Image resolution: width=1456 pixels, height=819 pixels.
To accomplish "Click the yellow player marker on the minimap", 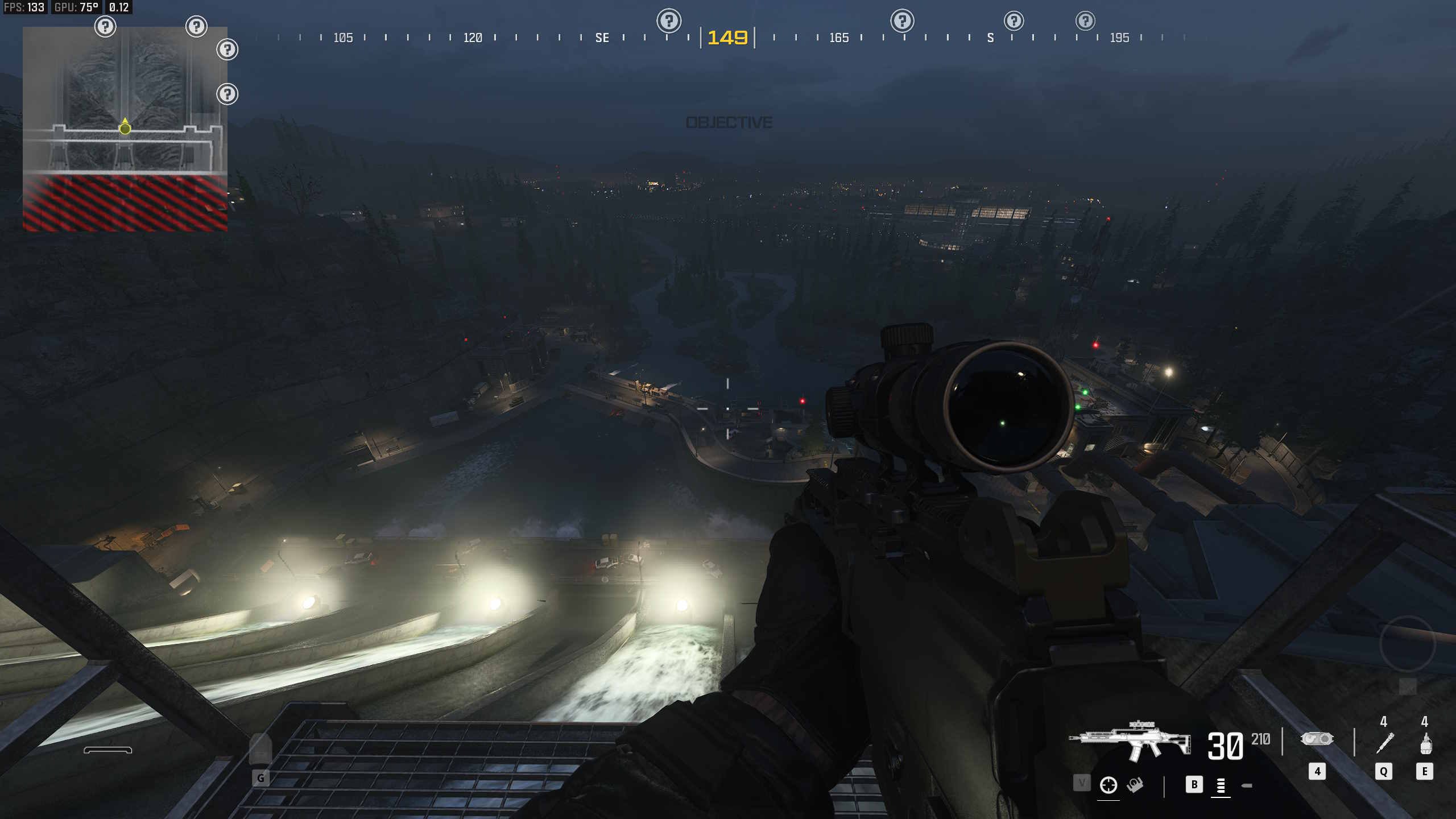I will coord(125,129).
